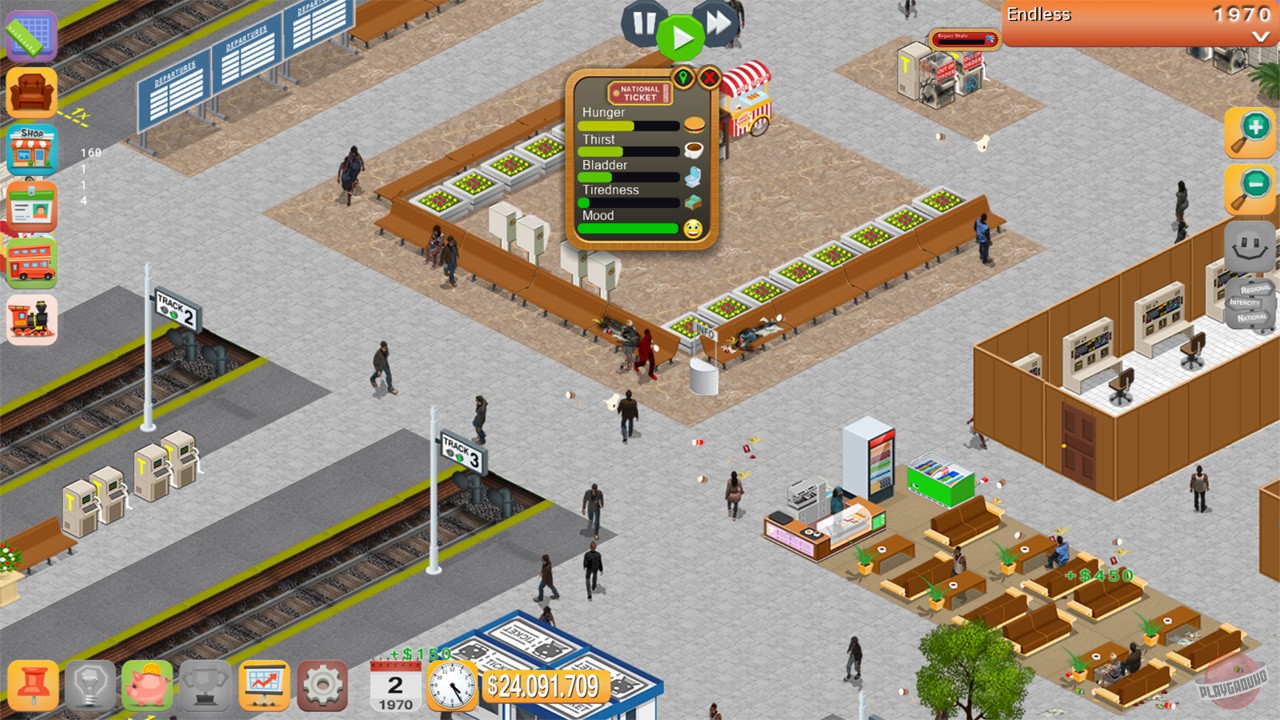Pause the game simulation

pos(643,26)
